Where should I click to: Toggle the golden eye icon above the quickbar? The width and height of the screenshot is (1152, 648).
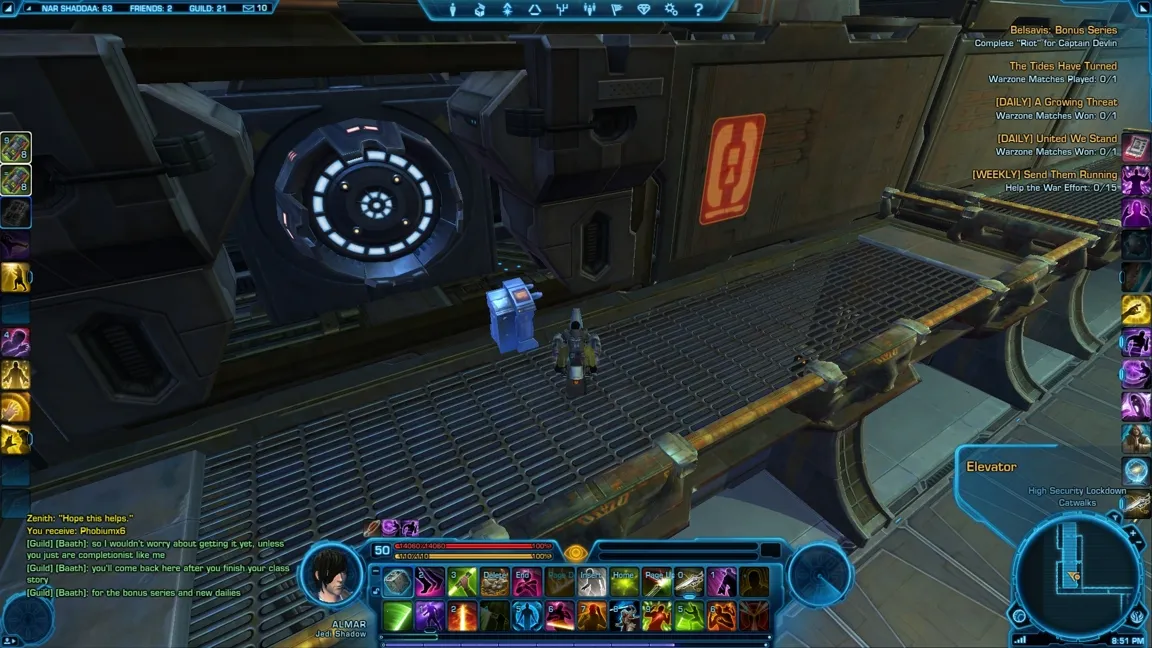click(x=575, y=552)
